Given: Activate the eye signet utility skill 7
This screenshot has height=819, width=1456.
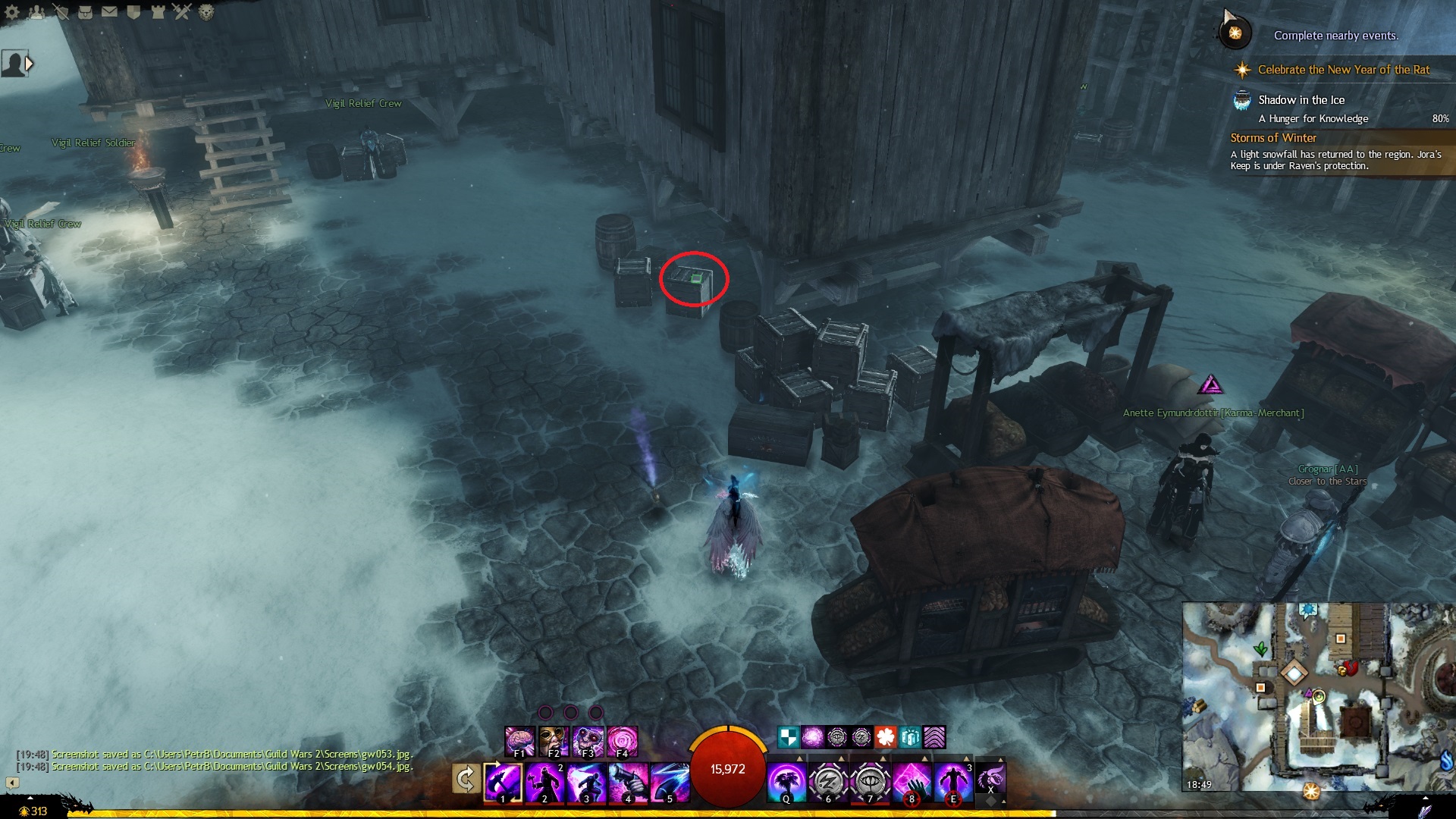Looking at the screenshot, I should [x=870, y=781].
